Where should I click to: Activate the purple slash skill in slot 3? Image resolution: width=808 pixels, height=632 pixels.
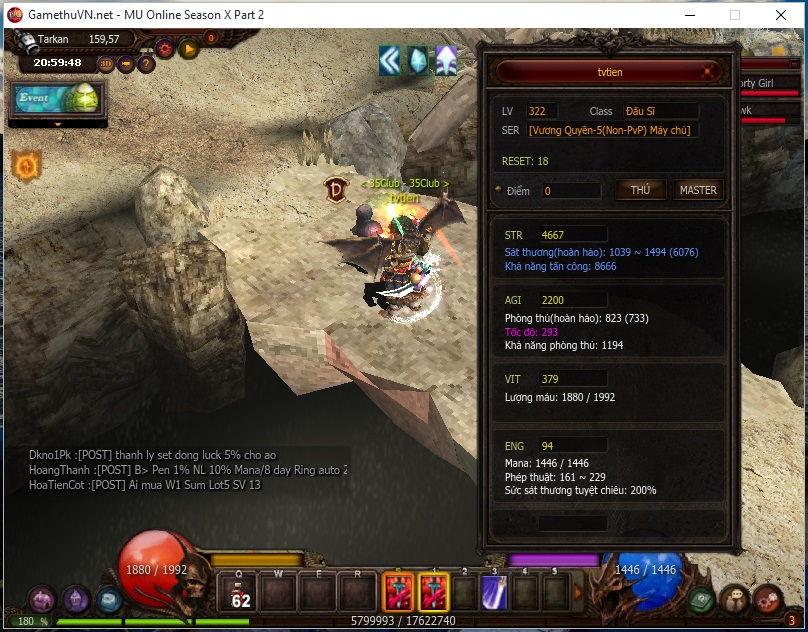tap(494, 593)
